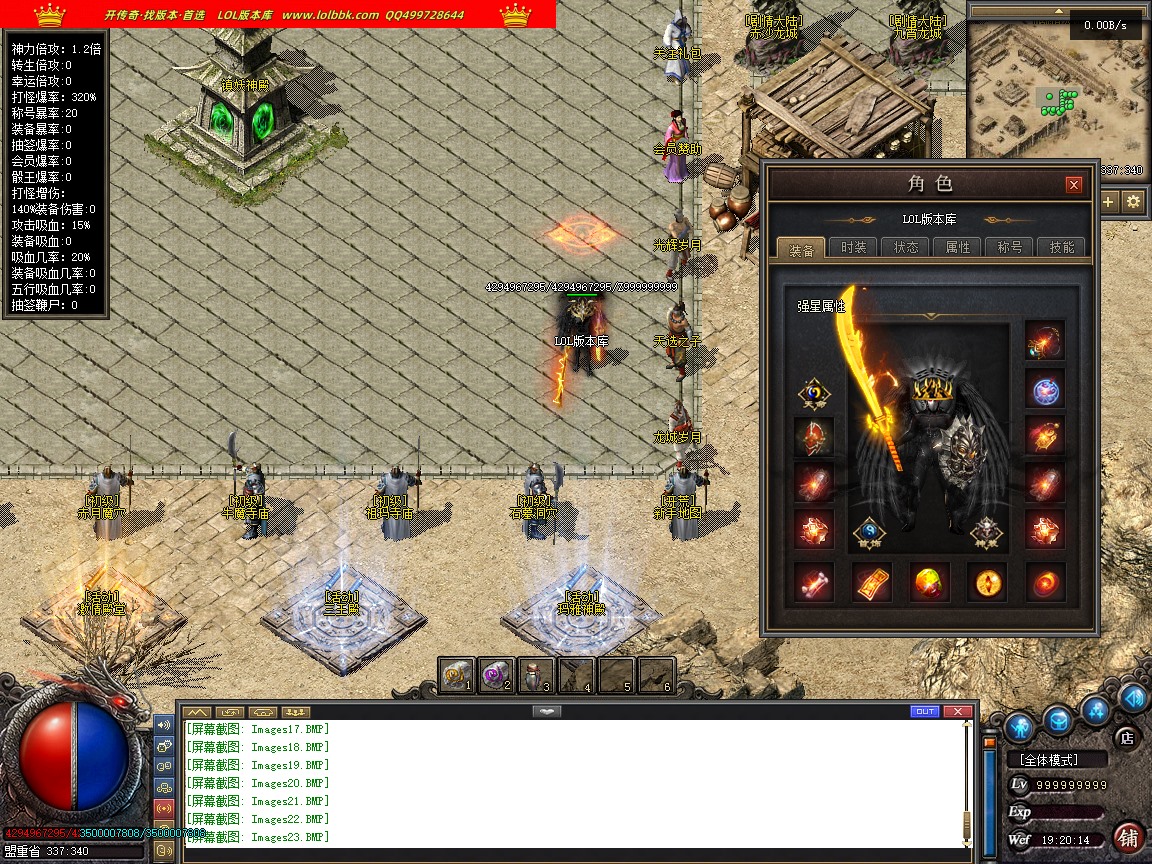Select the 装备 equipment tab

tap(801, 248)
